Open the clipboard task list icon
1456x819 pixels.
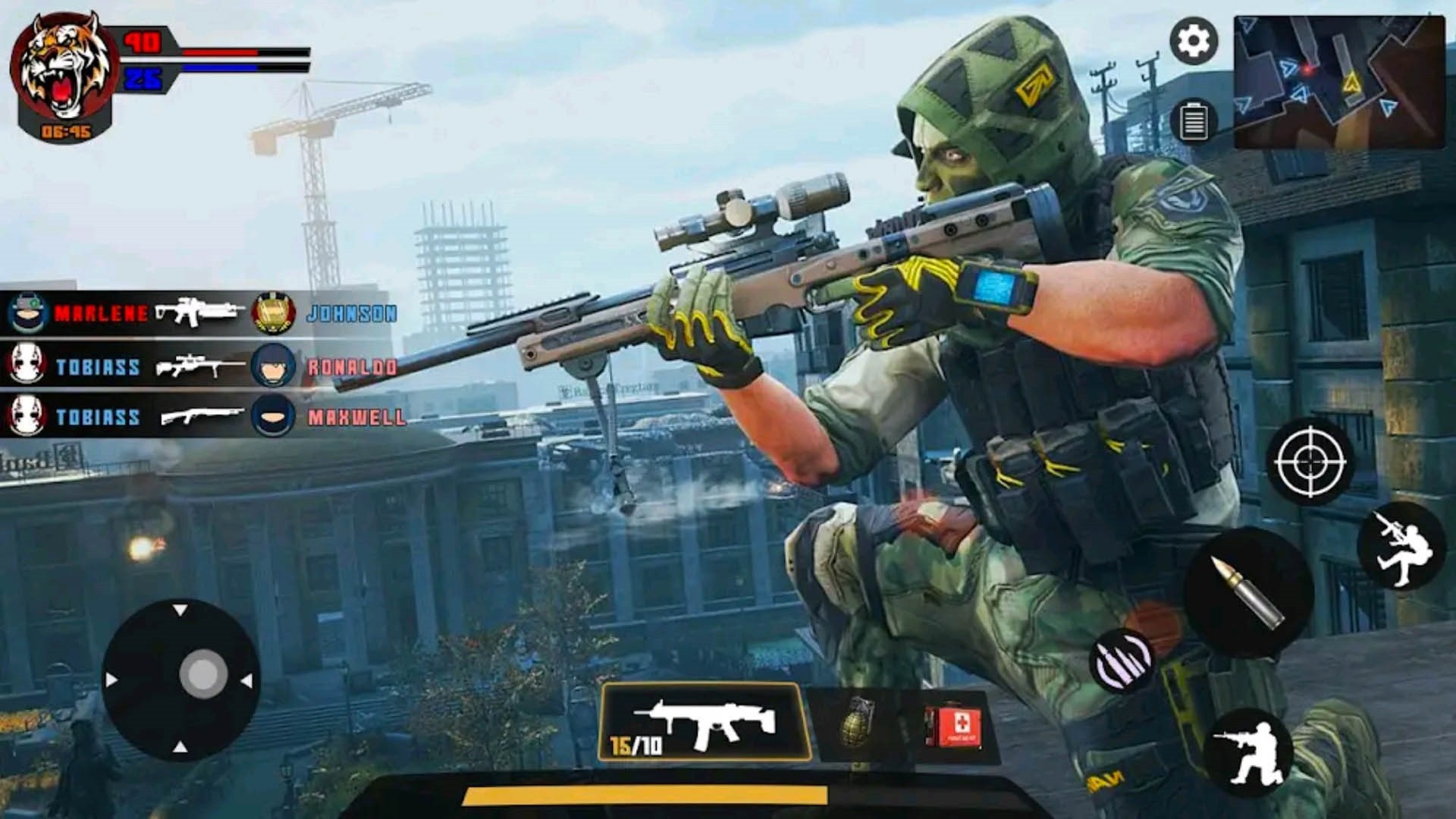pyautogui.click(x=1194, y=121)
